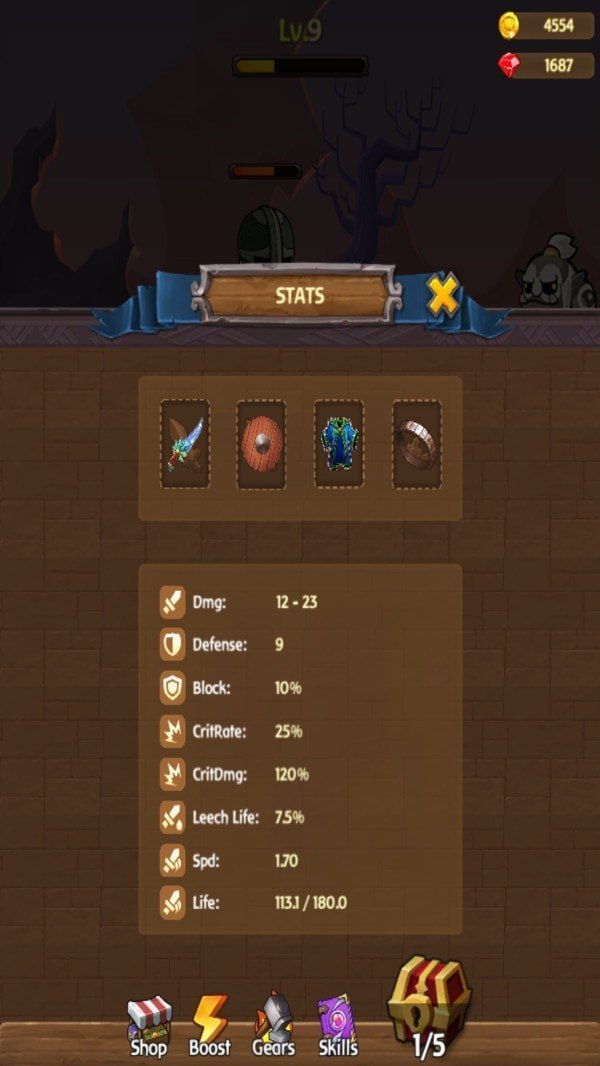This screenshot has width=600, height=1066.
Task: Select the round wooden shield slot
Action: tap(261, 444)
